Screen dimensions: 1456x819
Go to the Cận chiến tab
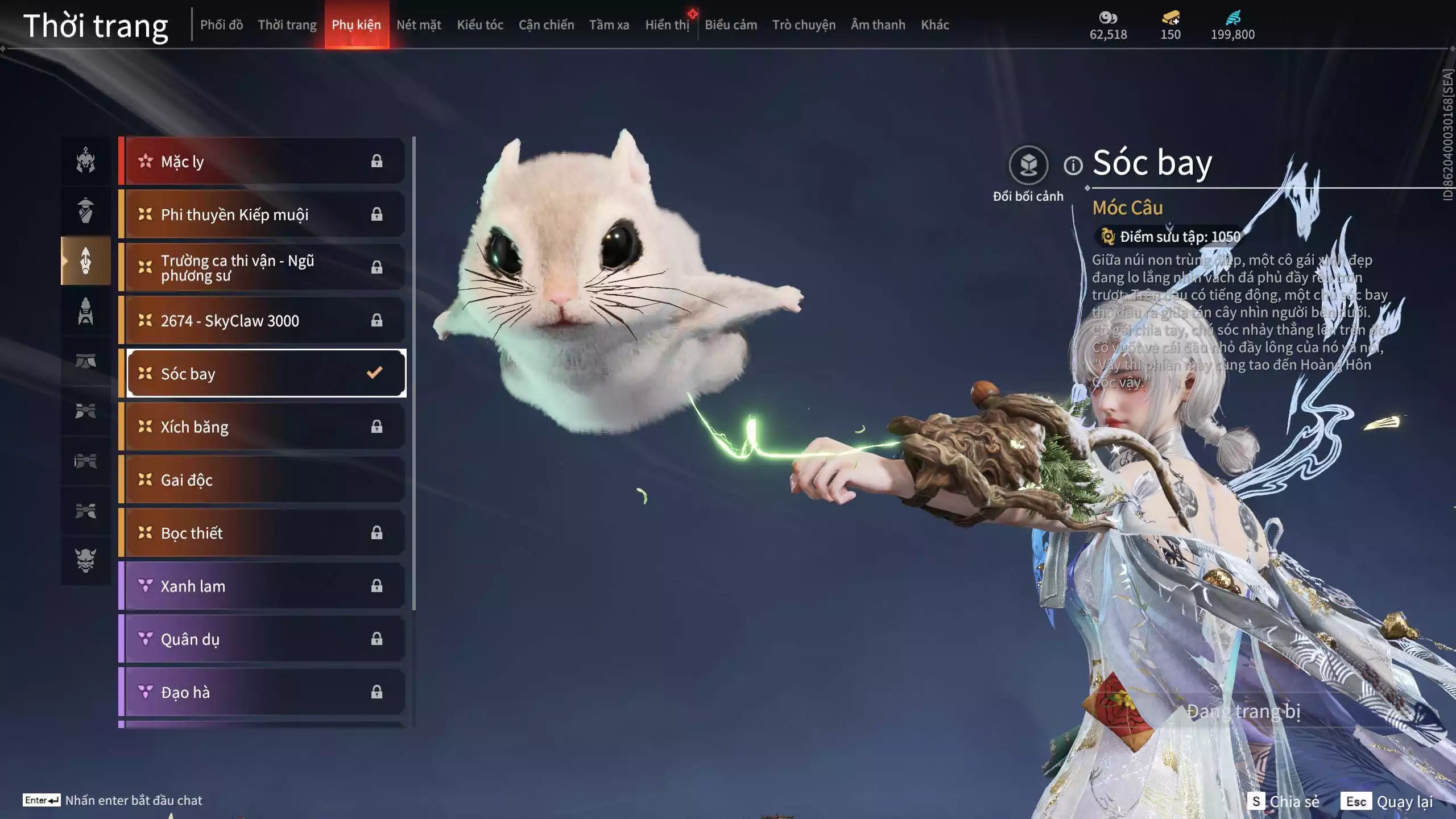tap(546, 25)
